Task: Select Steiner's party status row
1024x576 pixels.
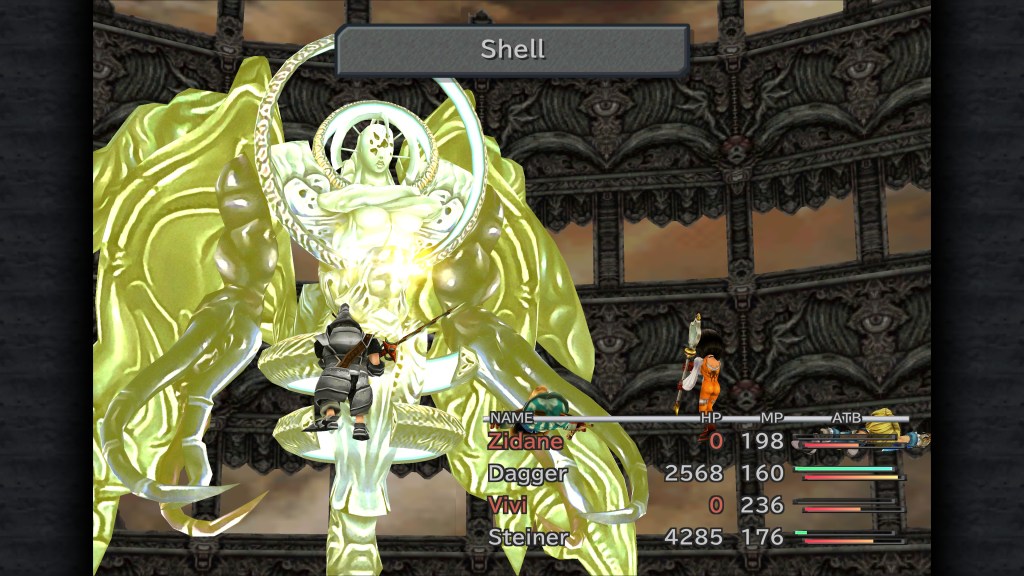Action: click(x=528, y=537)
